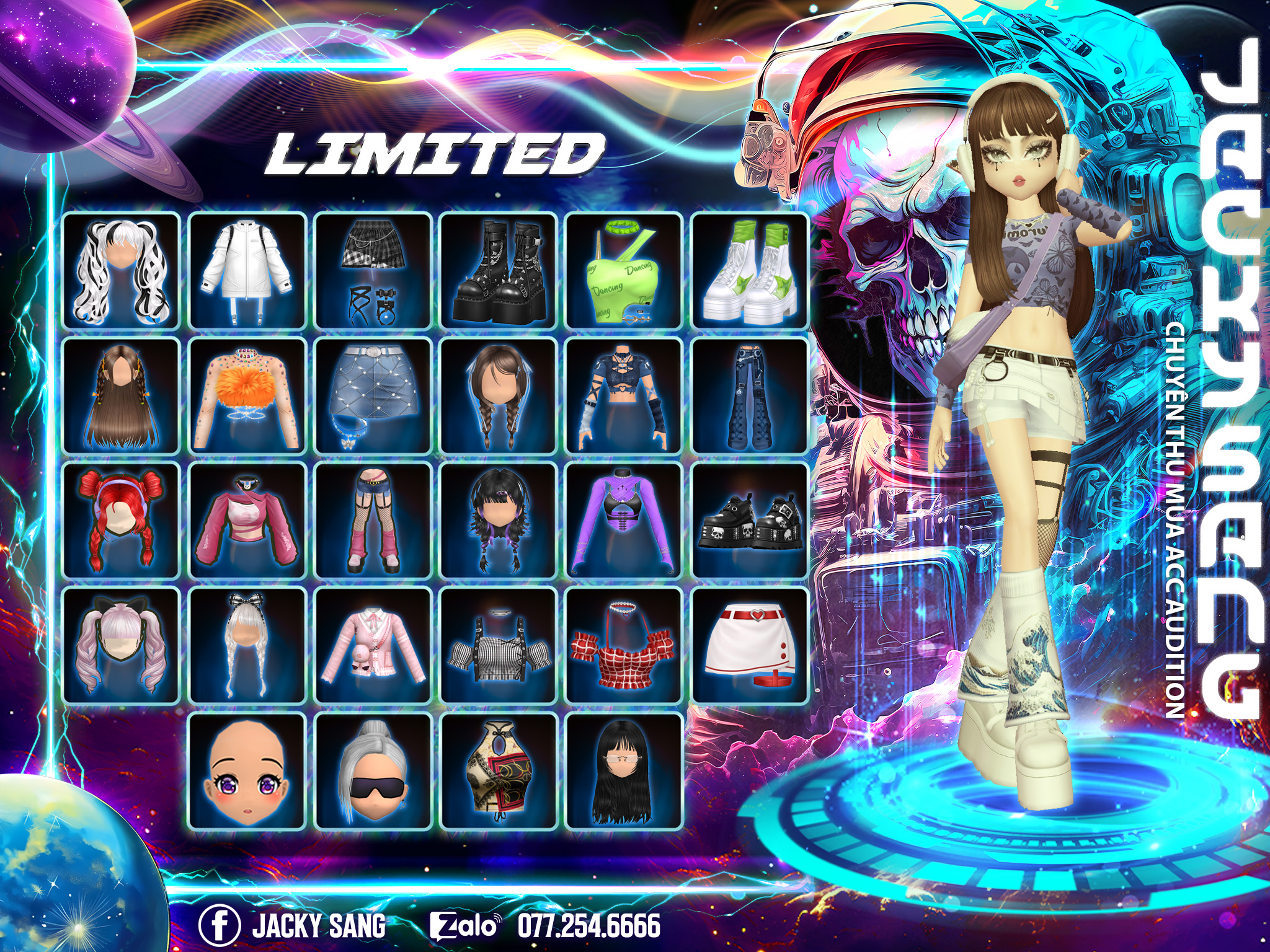Pick the black spiked platform boots tile

[x=498, y=271]
